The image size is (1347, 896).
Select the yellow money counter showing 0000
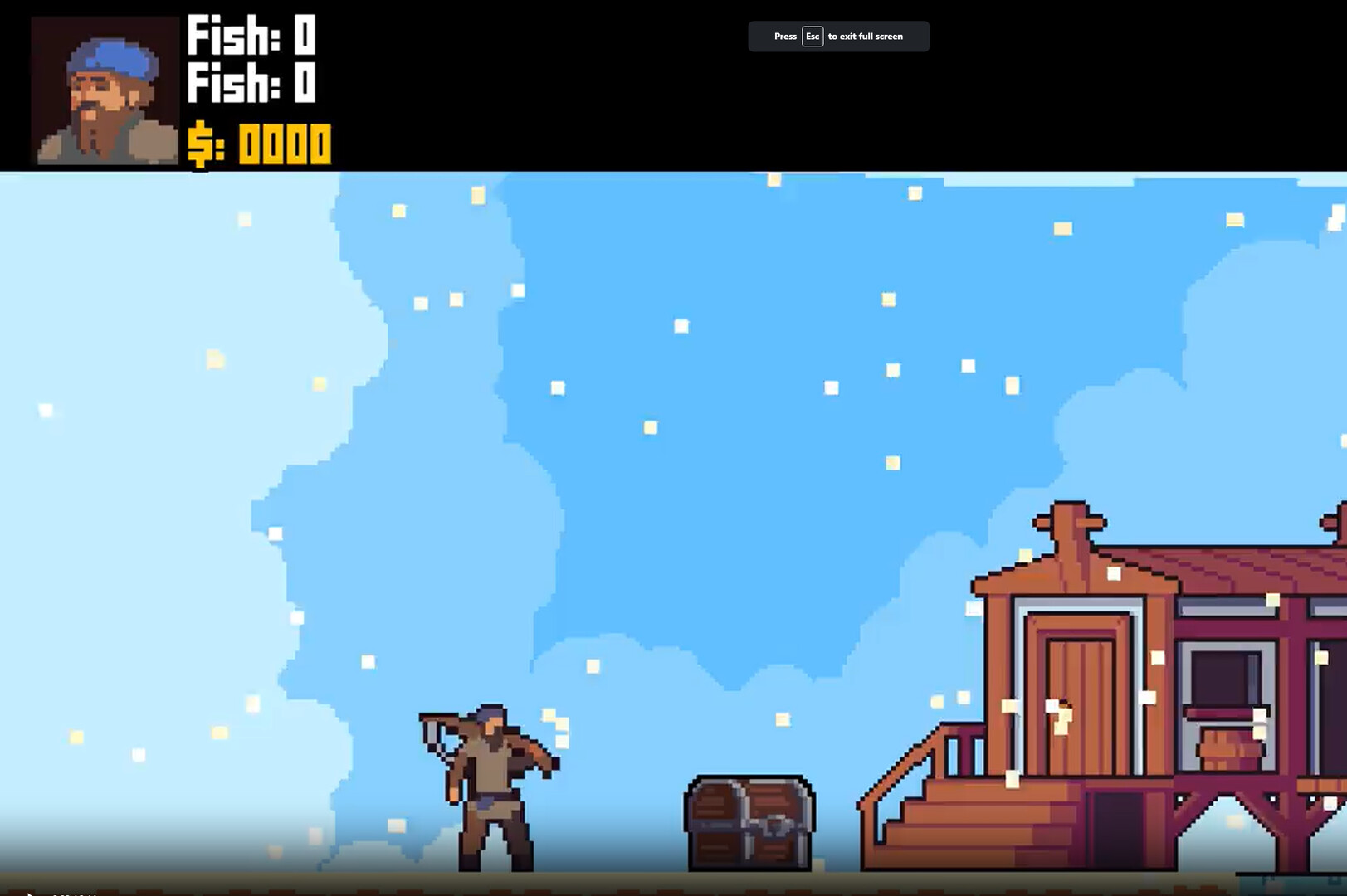tap(282, 144)
